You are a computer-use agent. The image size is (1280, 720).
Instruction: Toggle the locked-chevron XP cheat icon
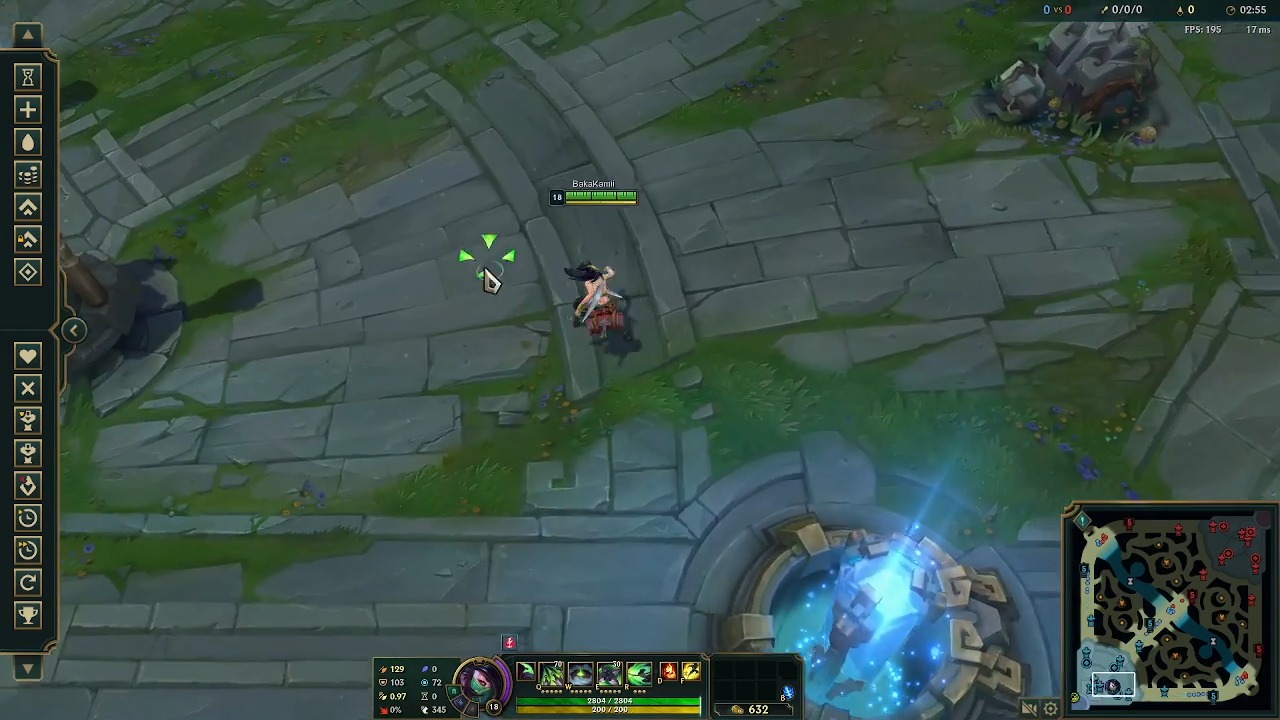click(x=27, y=239)
